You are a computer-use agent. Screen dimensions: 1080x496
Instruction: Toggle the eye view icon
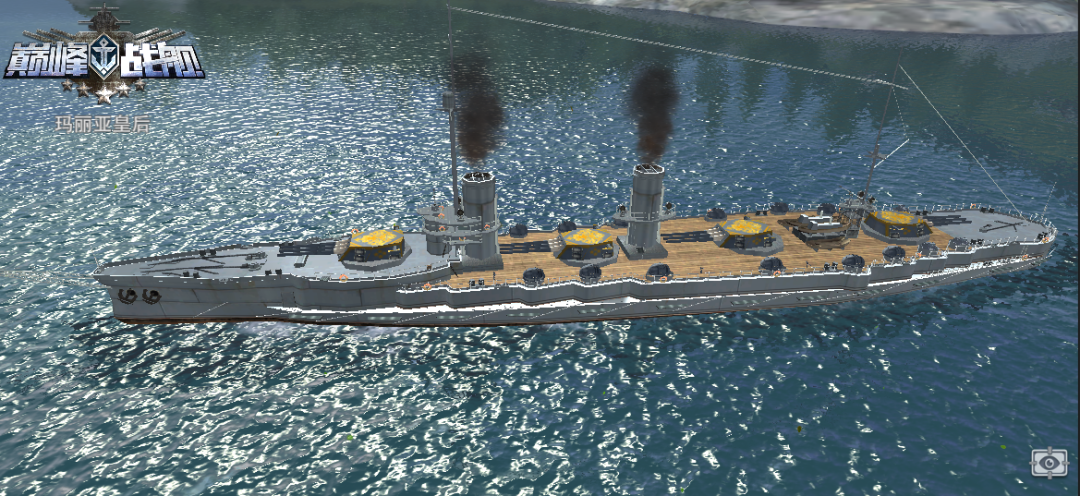(x=1049, y=462)
